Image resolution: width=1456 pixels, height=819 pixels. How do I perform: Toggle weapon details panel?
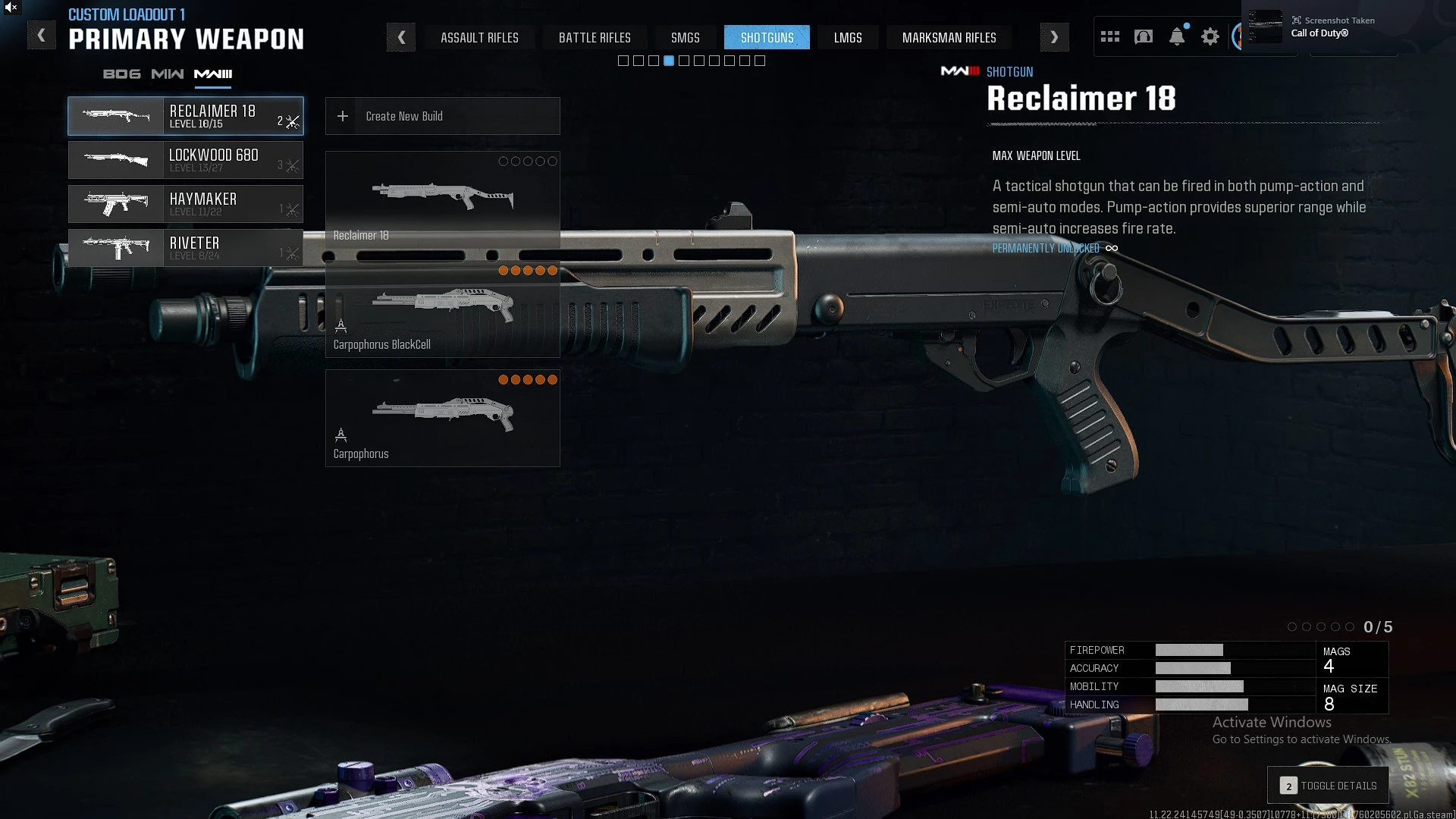pyautogui.click(x=1329, y=786)
